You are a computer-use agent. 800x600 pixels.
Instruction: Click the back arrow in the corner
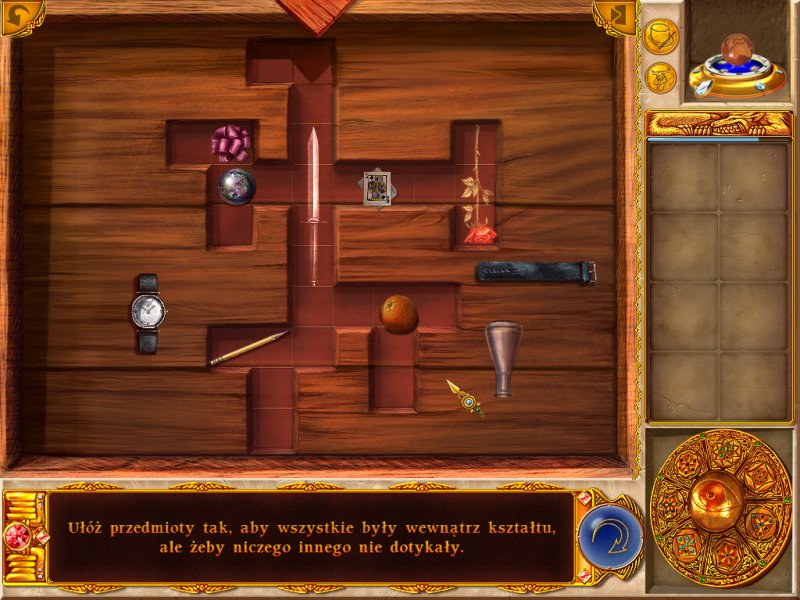(16, 15)
